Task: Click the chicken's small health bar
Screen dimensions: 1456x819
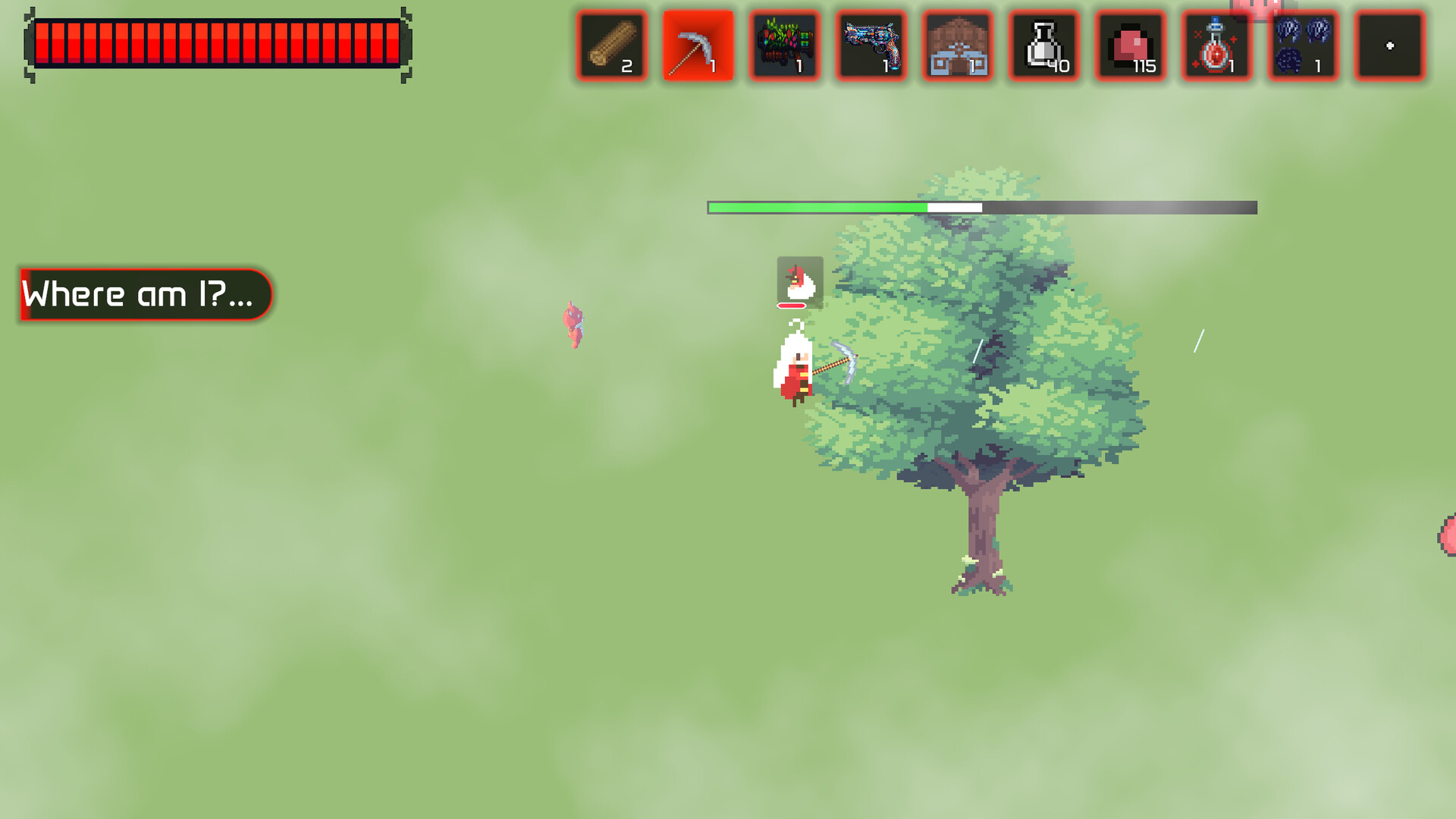Action: coord(791,306)
